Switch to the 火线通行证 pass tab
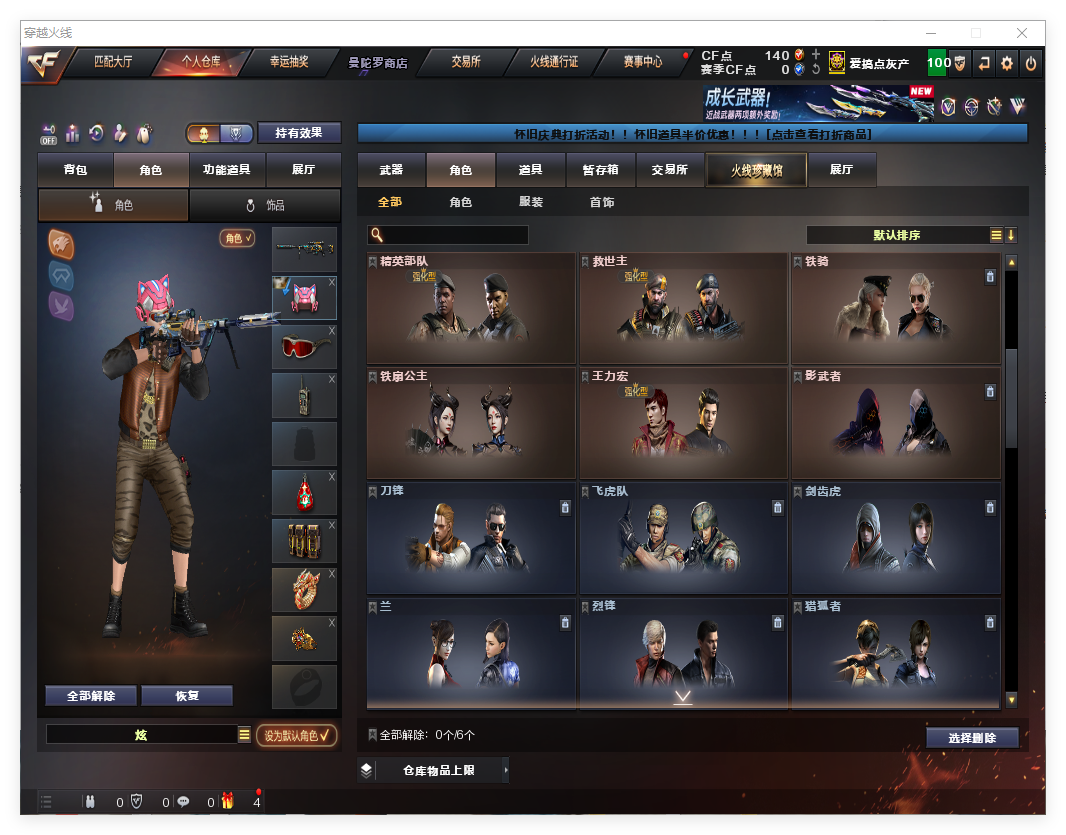1066x835 pixels. pyautogui.click(x=554, y=62)
